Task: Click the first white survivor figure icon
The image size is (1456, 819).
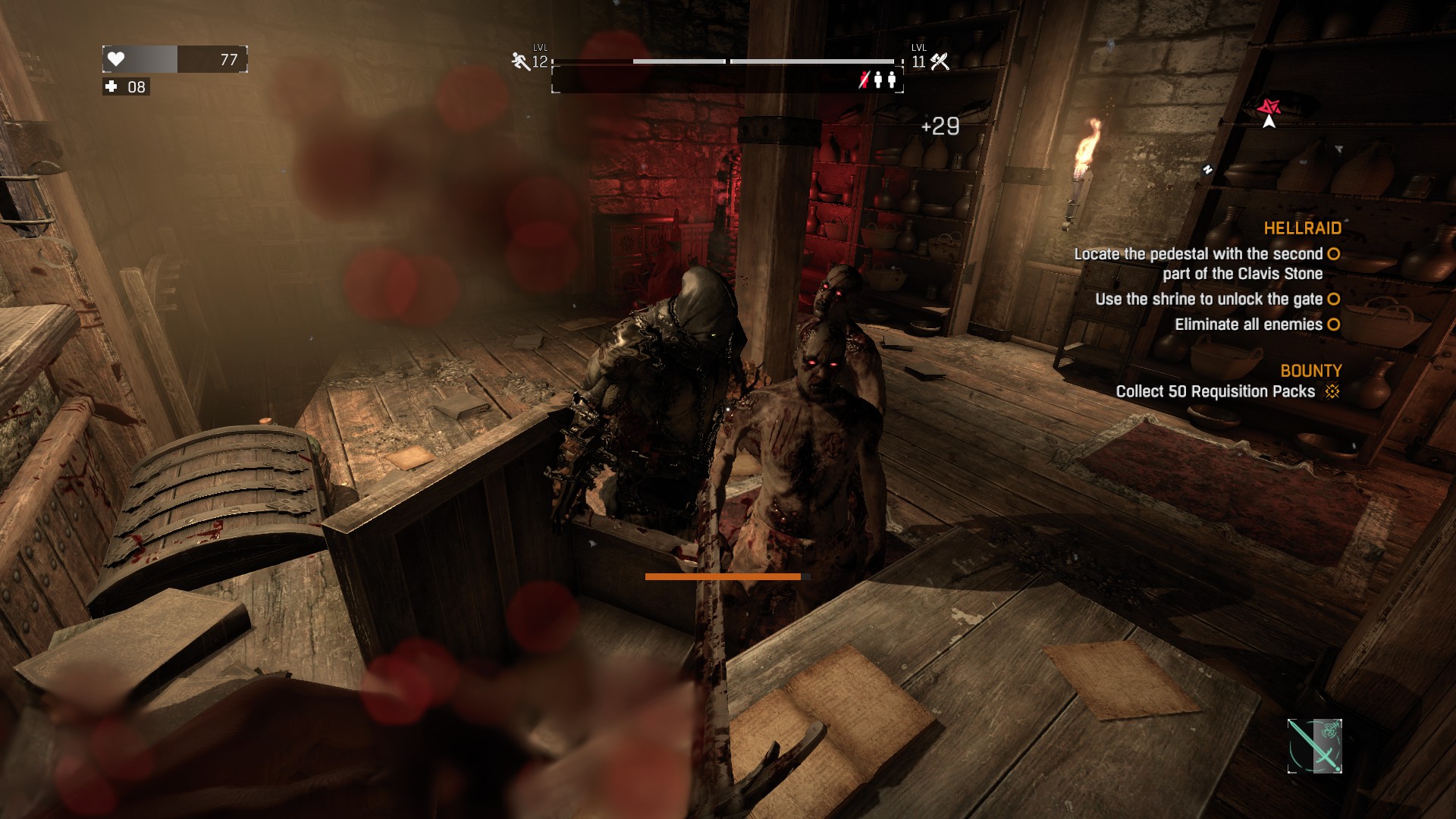Action: 880,78
